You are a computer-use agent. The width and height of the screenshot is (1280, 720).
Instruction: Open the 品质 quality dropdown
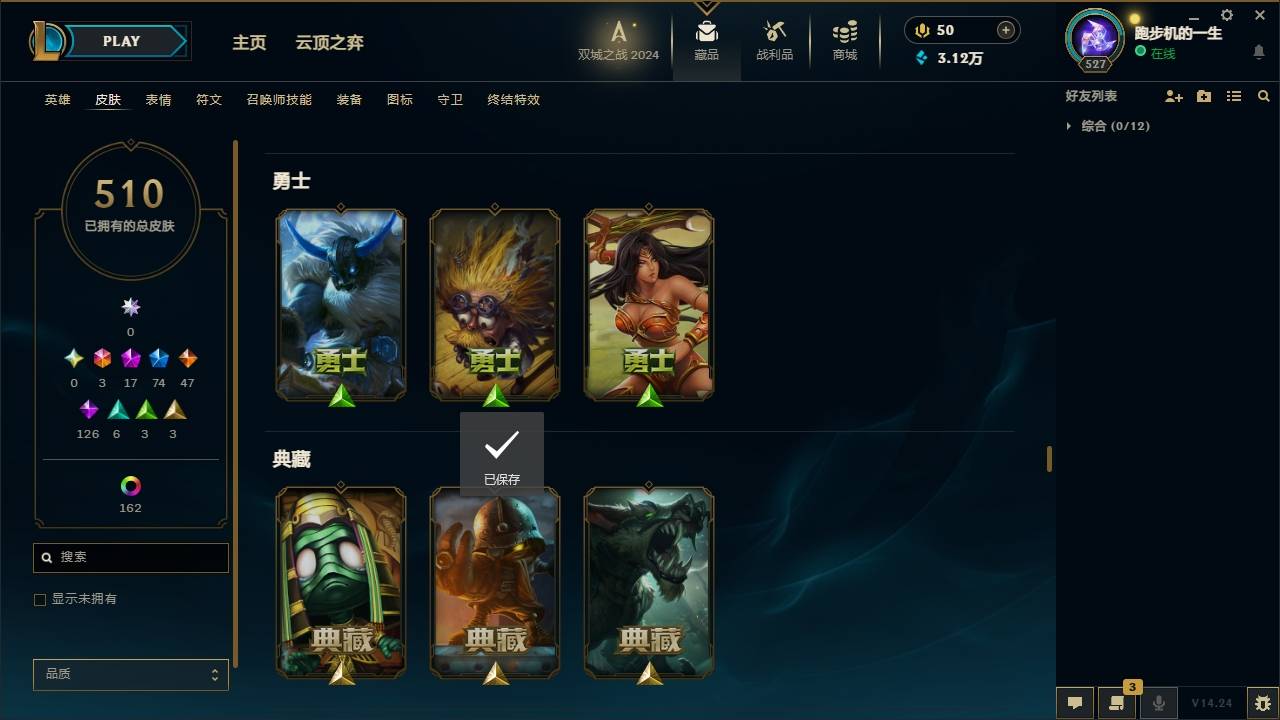(130, 674)
